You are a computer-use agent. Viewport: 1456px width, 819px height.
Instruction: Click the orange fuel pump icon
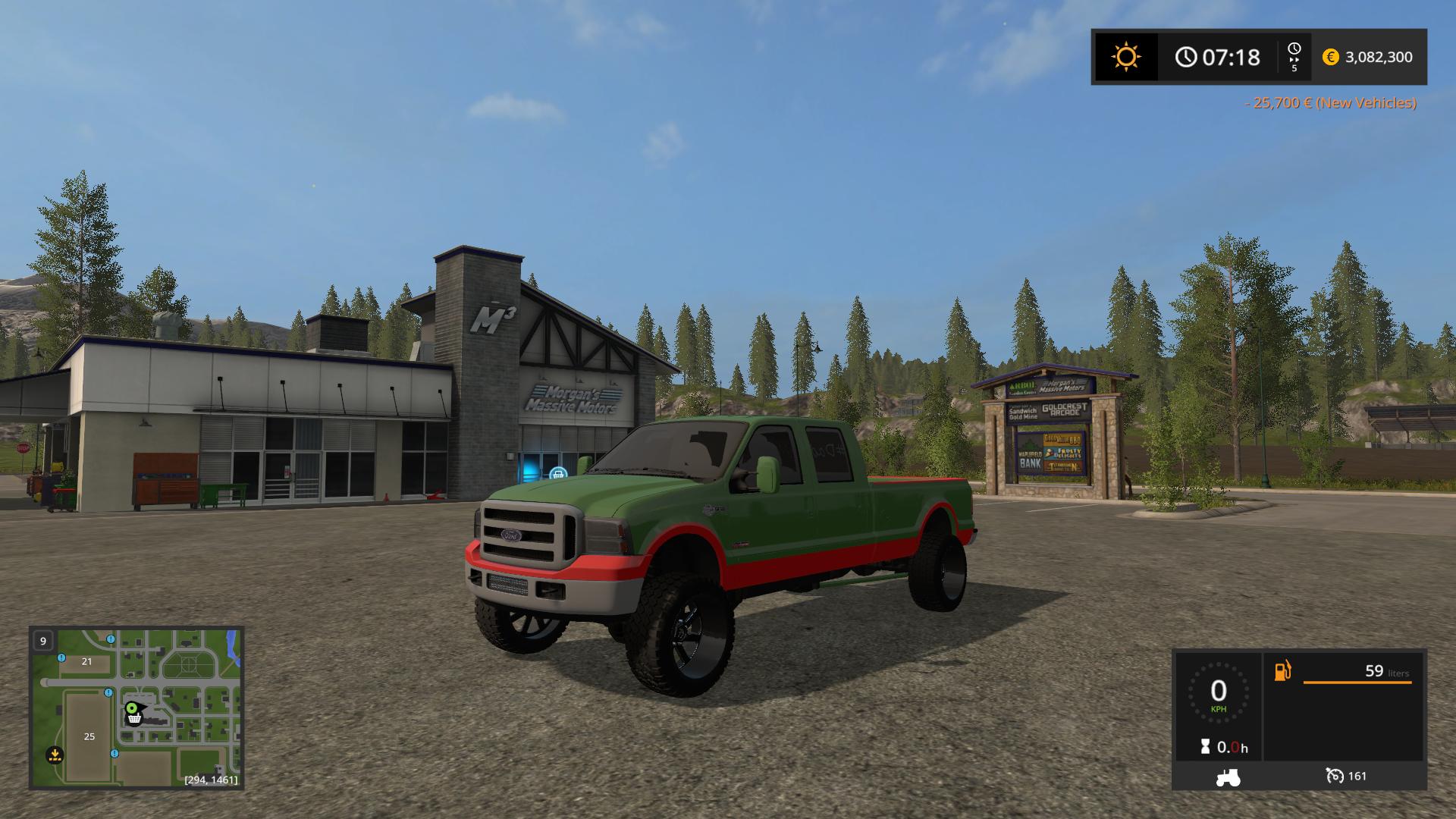pos(1282,671)
